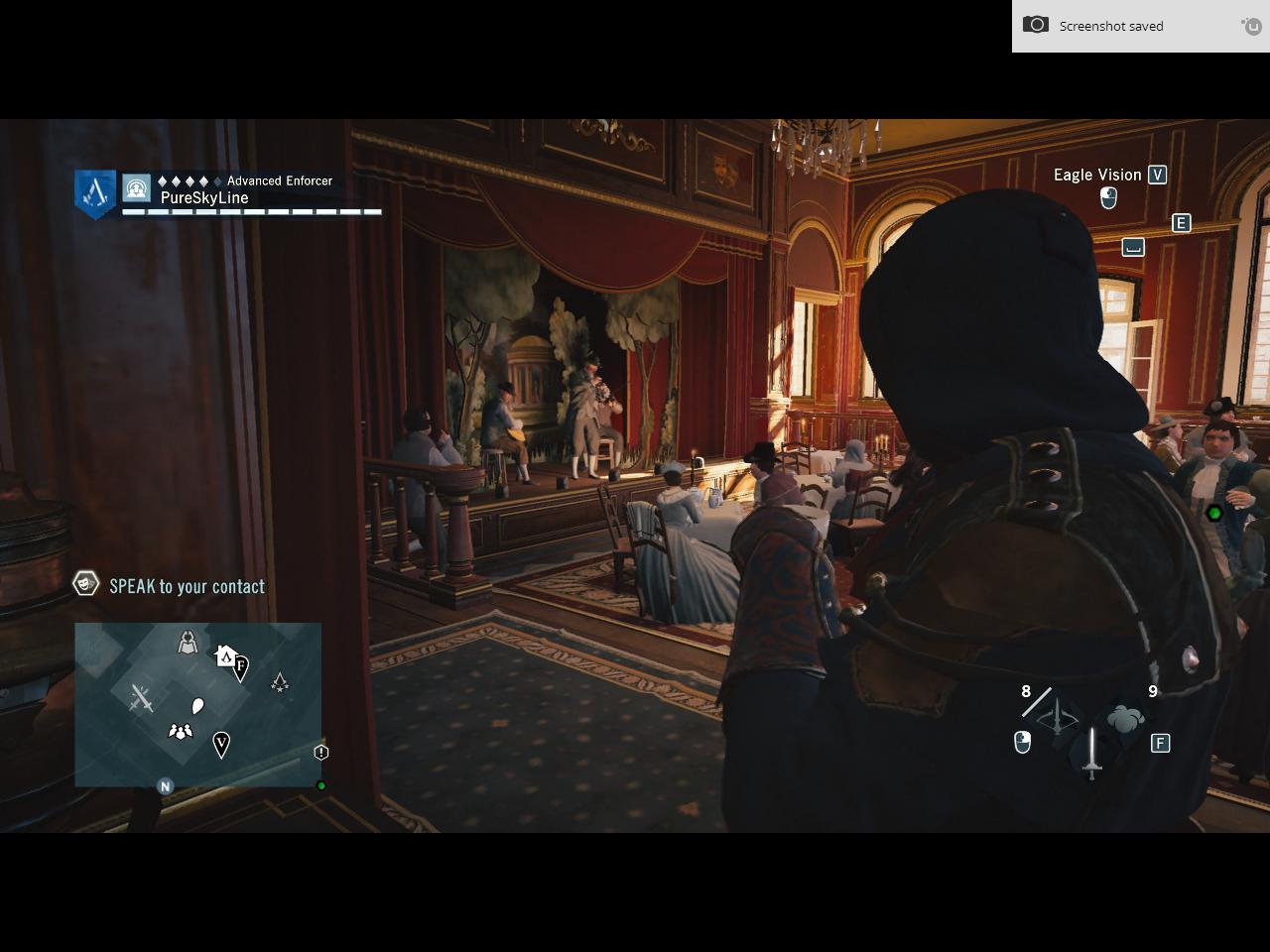Click the blue Assassin crest emblem
The width and height of the screenshot is (1270, 952).
tap(95, 192)
